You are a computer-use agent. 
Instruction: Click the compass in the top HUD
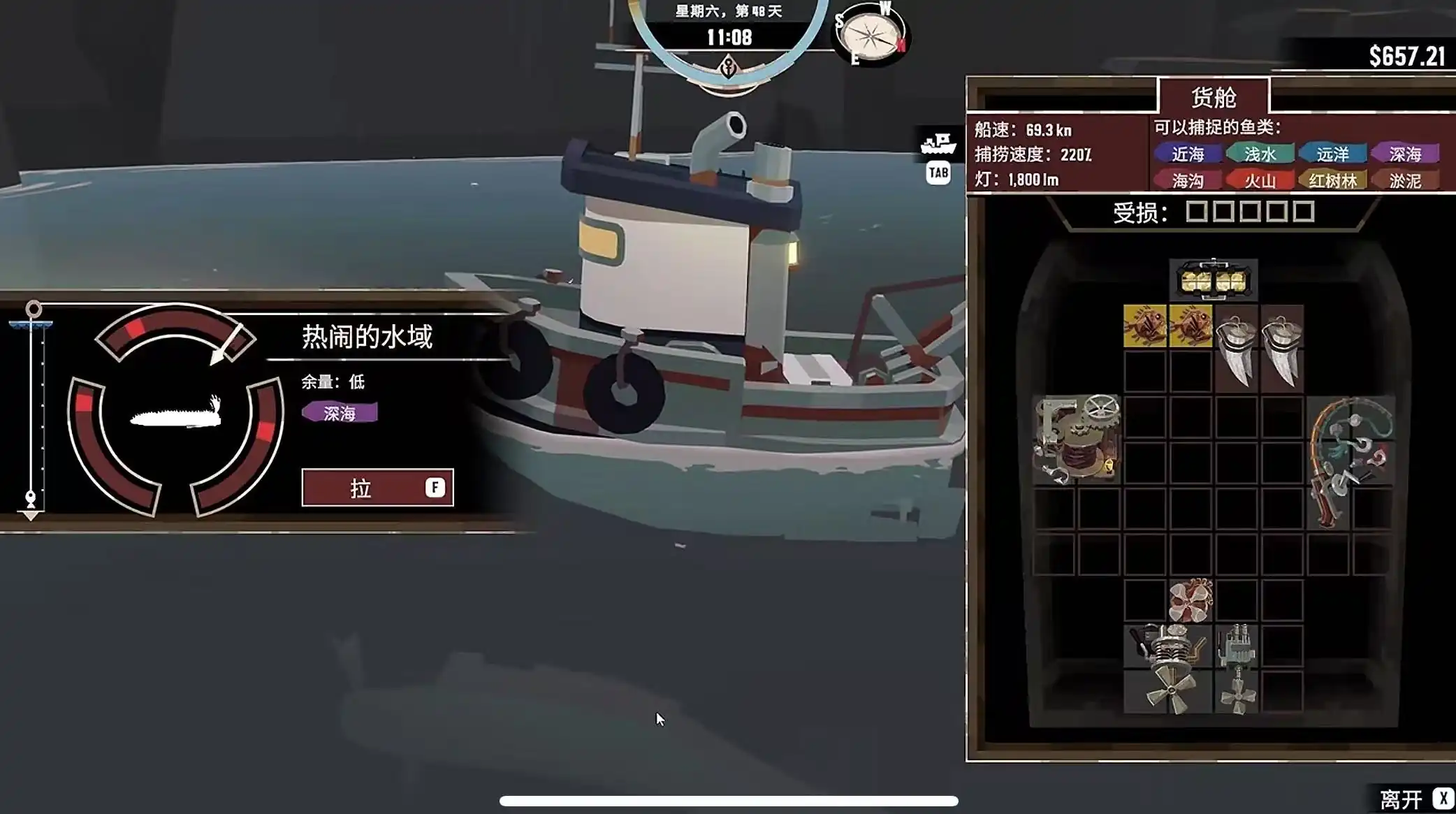(x=871, y=35)
